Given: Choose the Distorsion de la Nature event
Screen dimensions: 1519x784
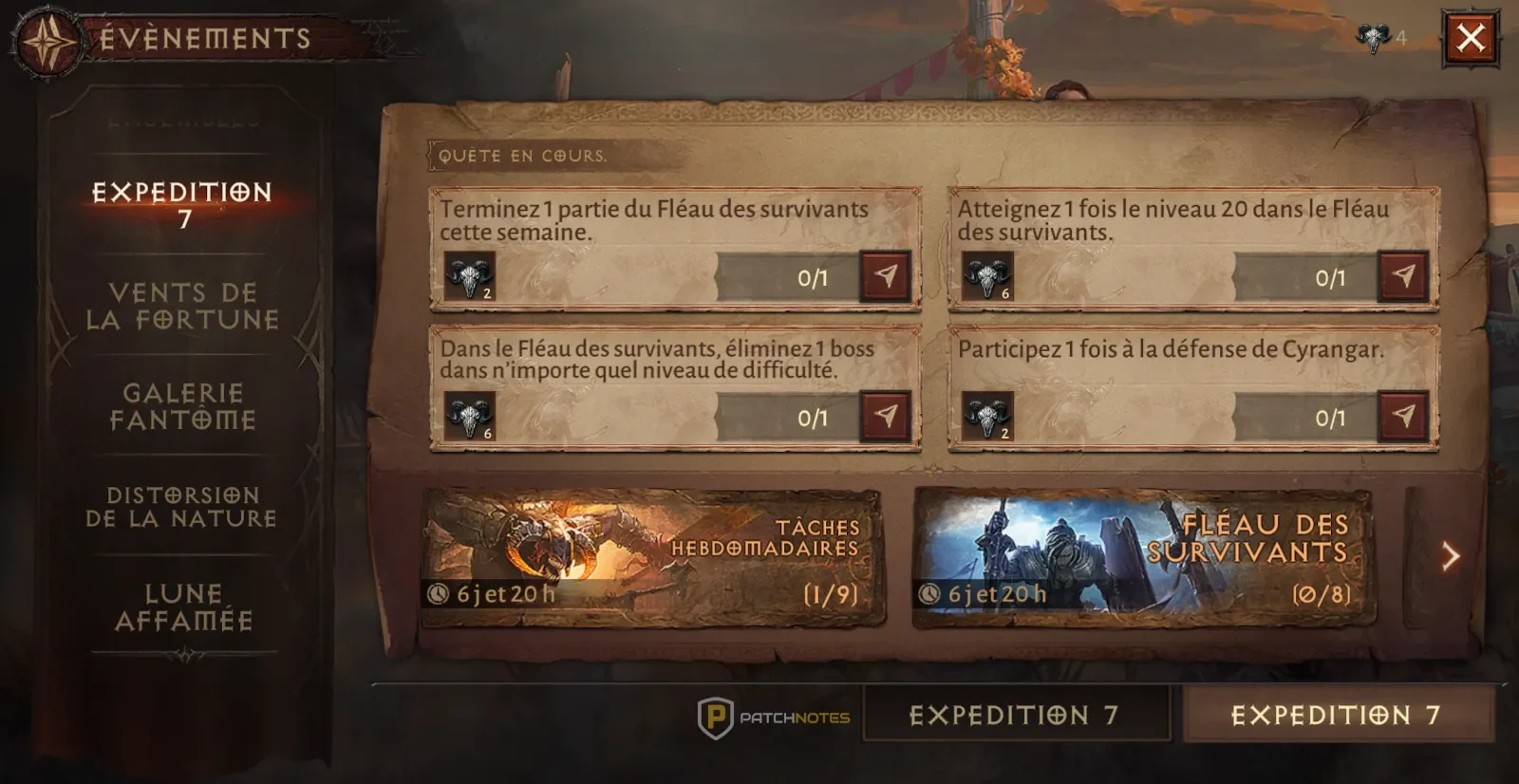Looking at the screenshot, I should [182, 507].
